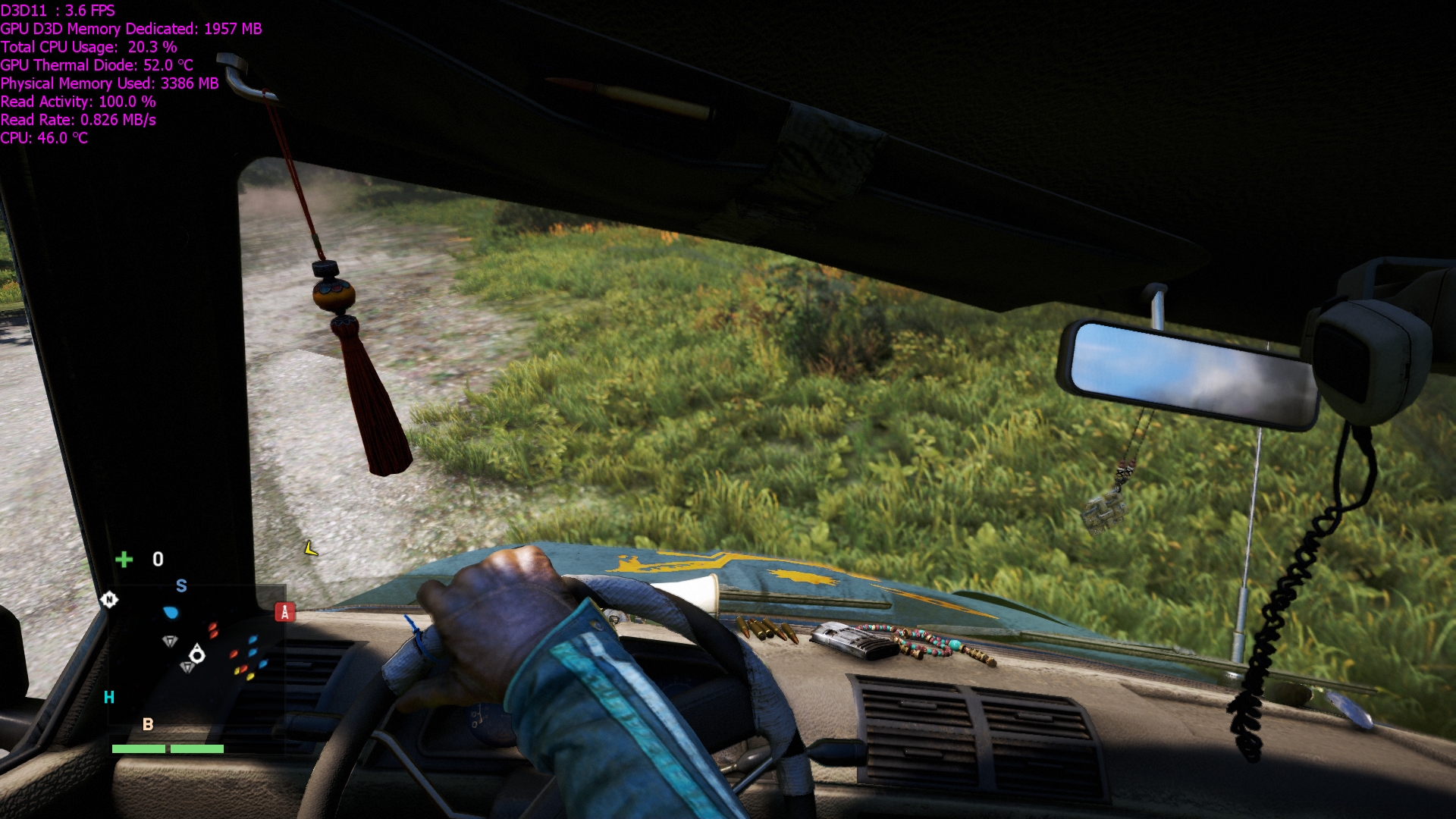The width and height of the screenshot is (1456, 819).
Task: Click the red radio tower marker
Action: (x=284, y=612)
